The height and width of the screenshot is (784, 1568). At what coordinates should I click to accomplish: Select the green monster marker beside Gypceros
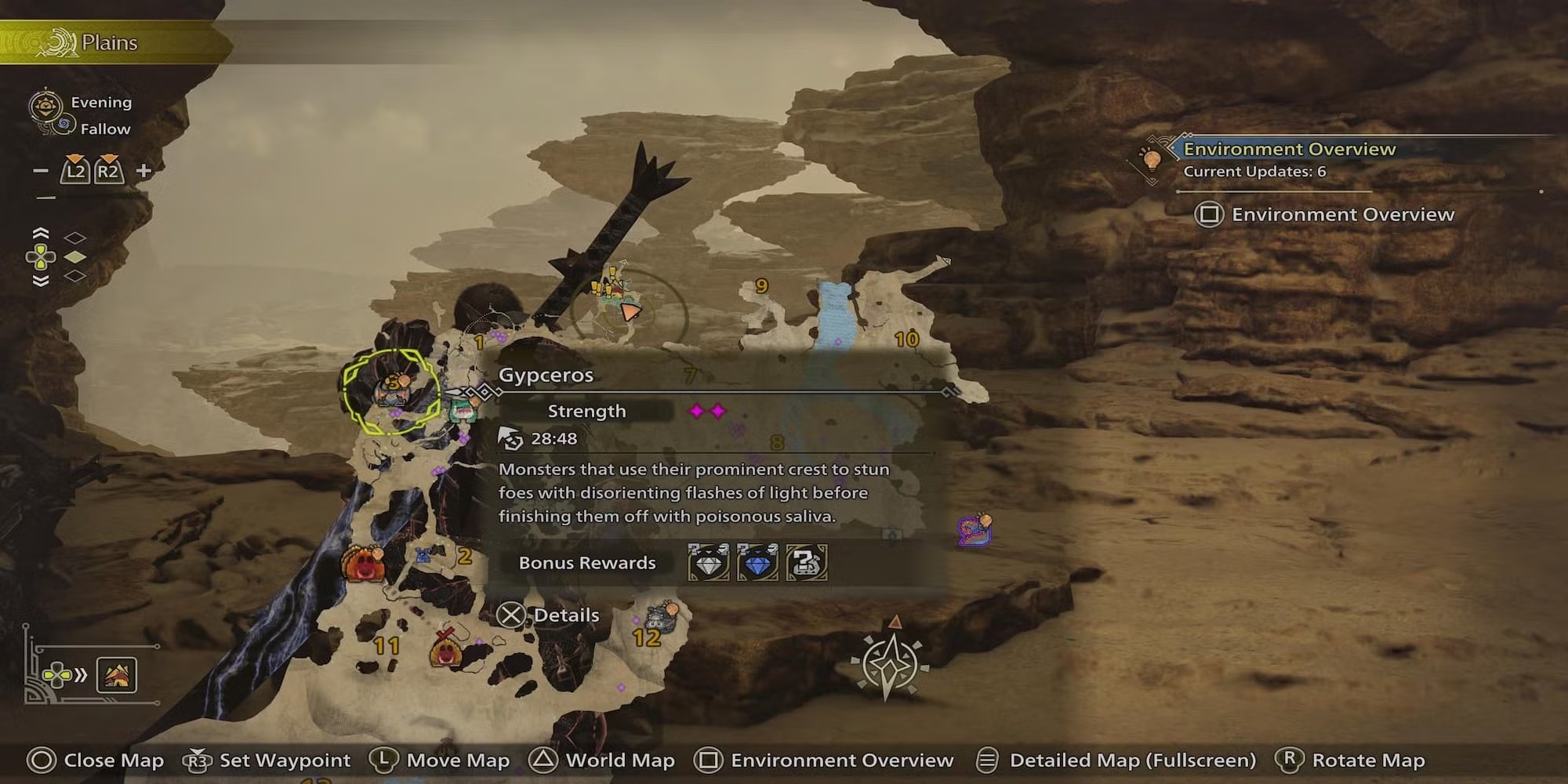[x=463, y=408]
